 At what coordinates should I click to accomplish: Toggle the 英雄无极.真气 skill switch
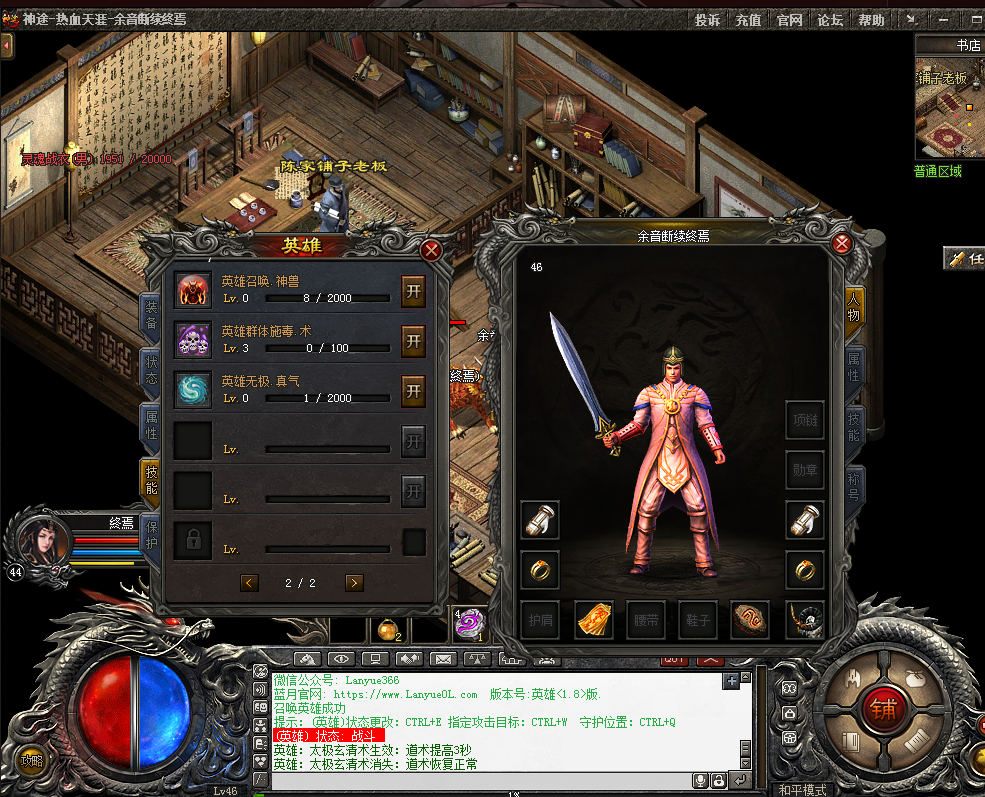[x=413, y=391]
